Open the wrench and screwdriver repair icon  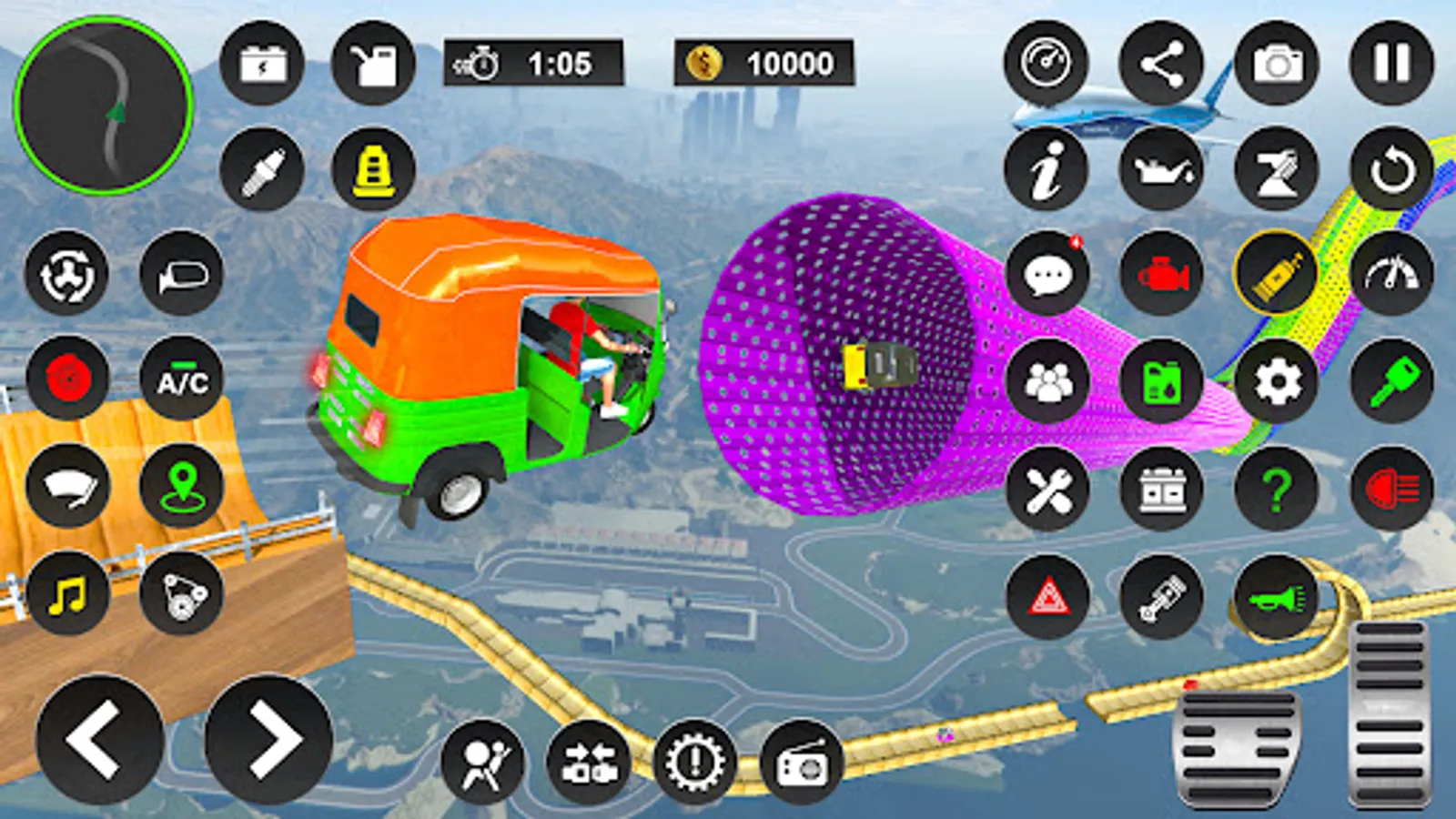[1047, 490]
